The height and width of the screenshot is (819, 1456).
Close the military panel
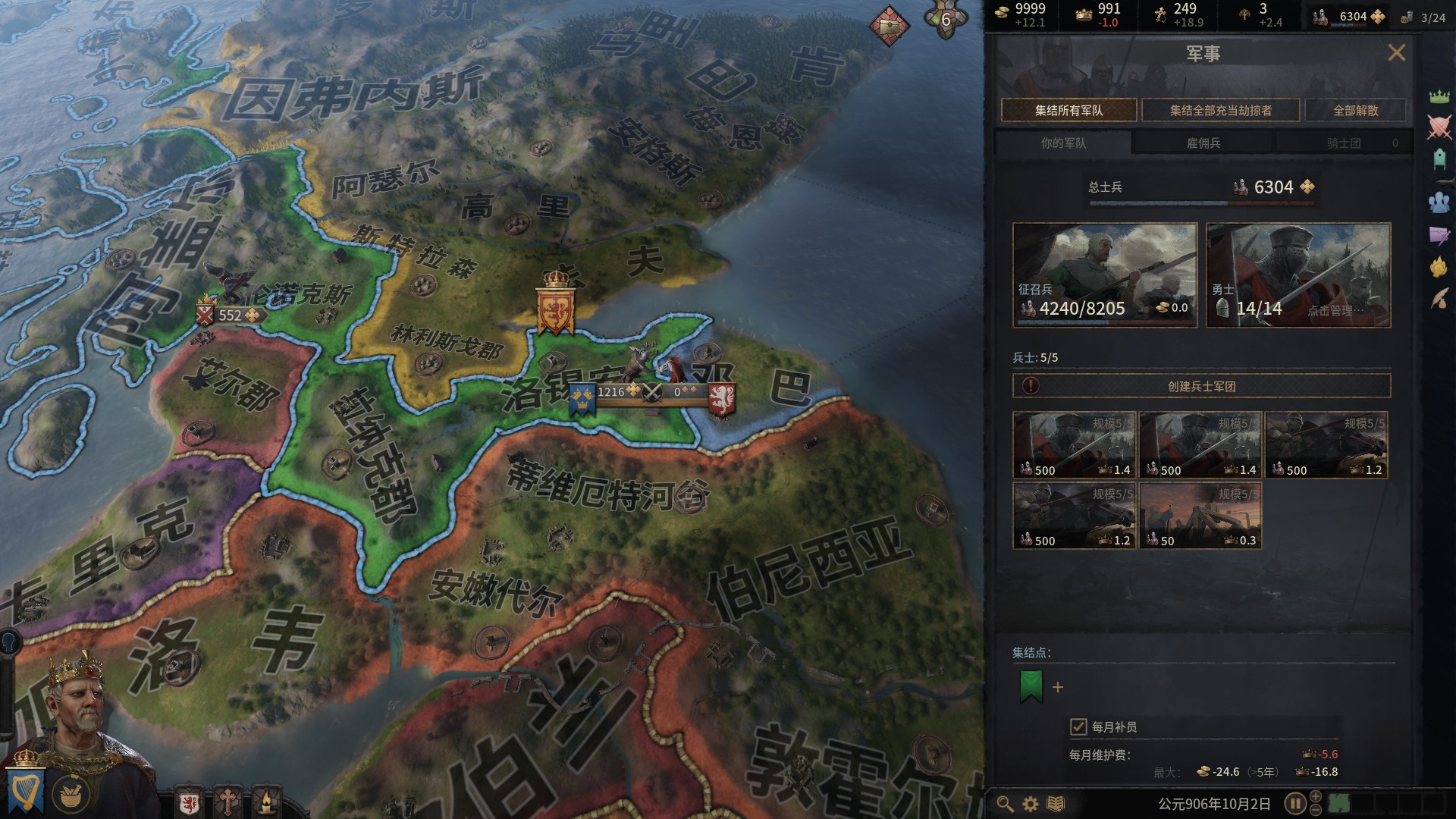pyautogui.click(x=1396, y=52)
